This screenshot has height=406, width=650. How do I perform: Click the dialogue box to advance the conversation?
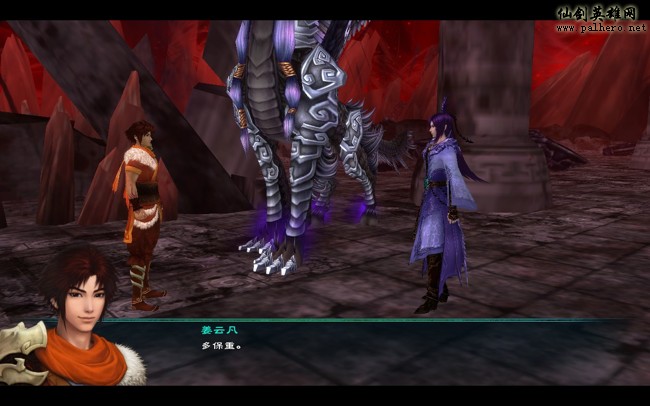point(380,350)
